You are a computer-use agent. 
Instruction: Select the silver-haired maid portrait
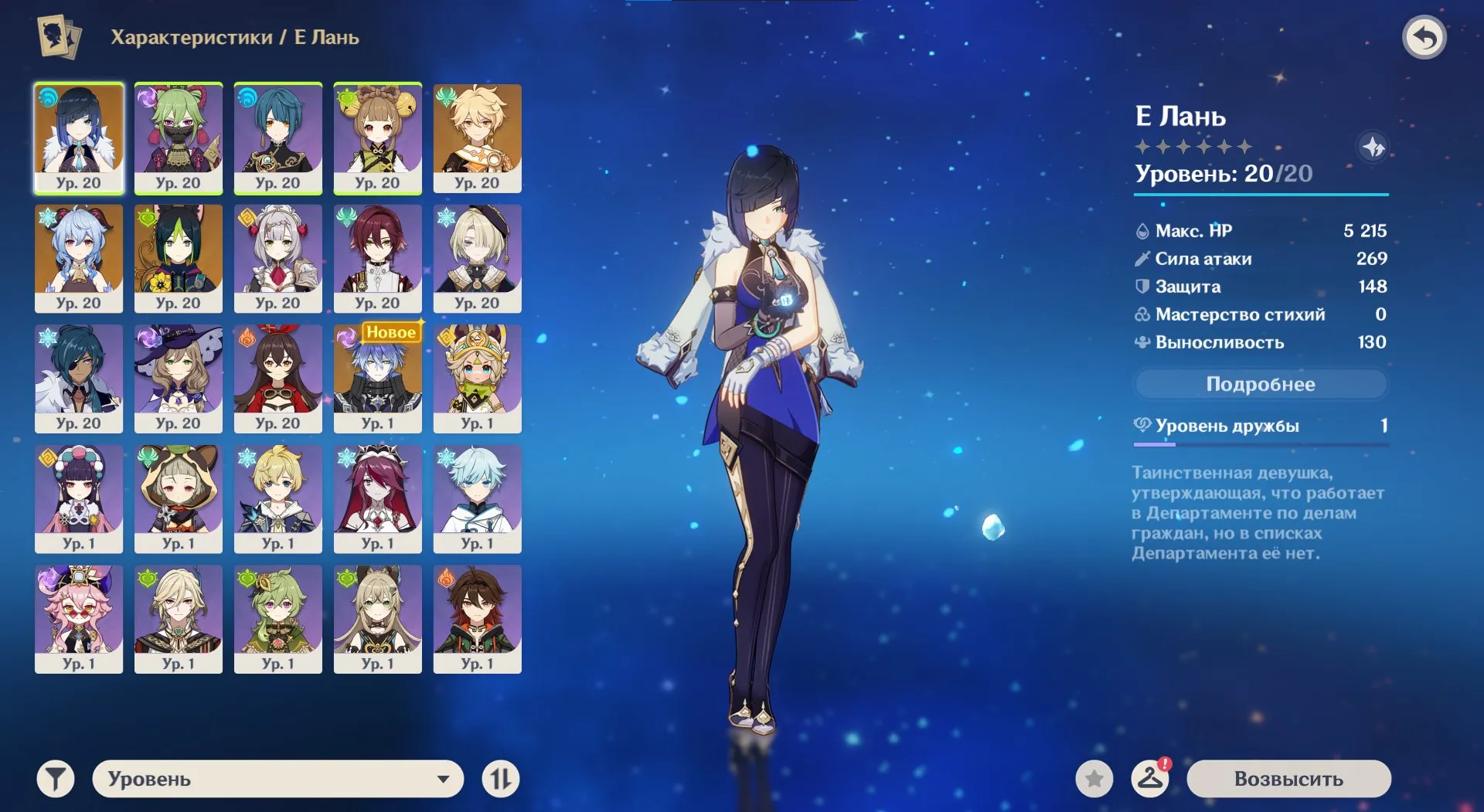pyautogui.click(x=277, y=258)
